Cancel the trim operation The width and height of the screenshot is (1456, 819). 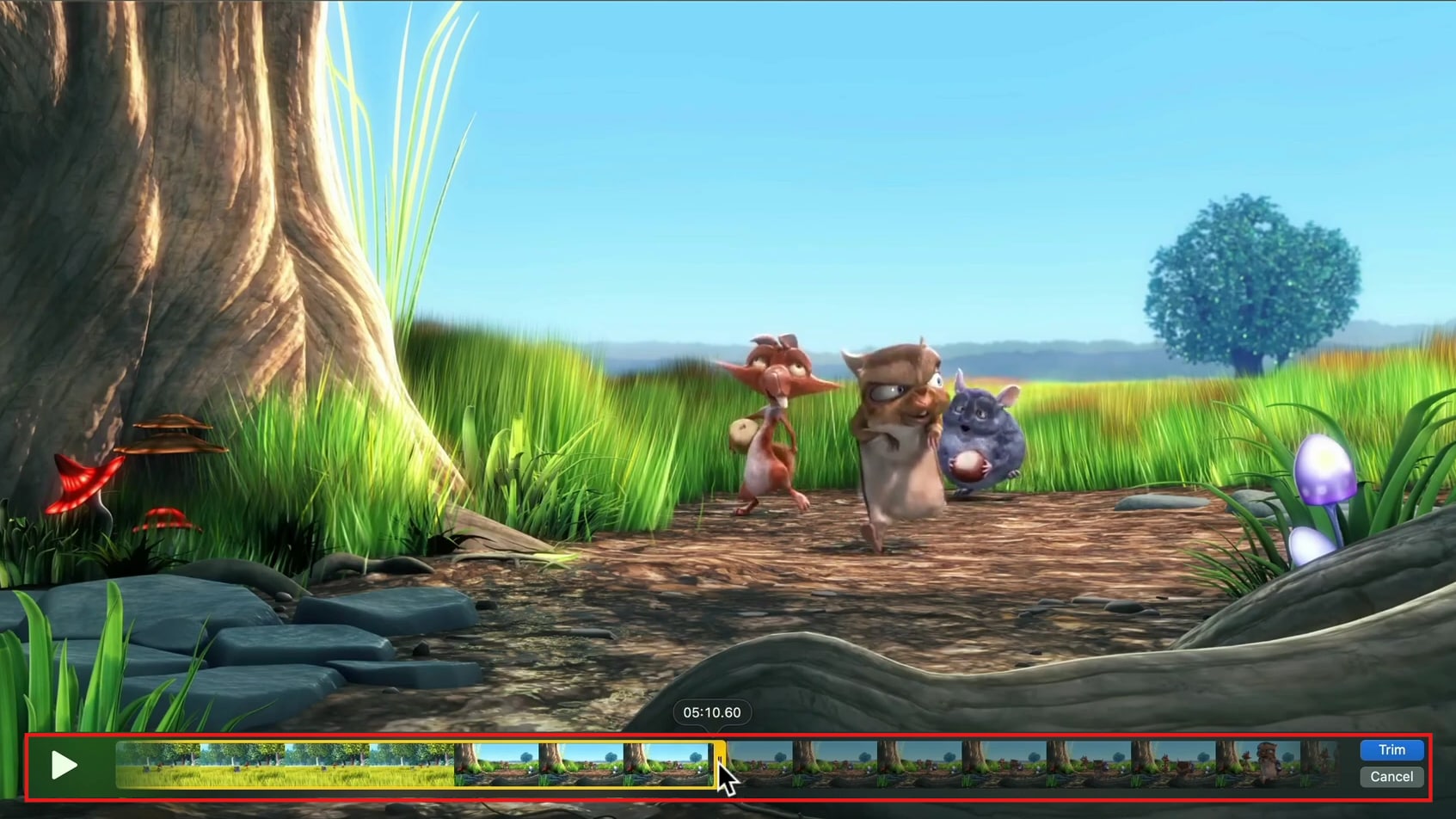pos(1391,777)
